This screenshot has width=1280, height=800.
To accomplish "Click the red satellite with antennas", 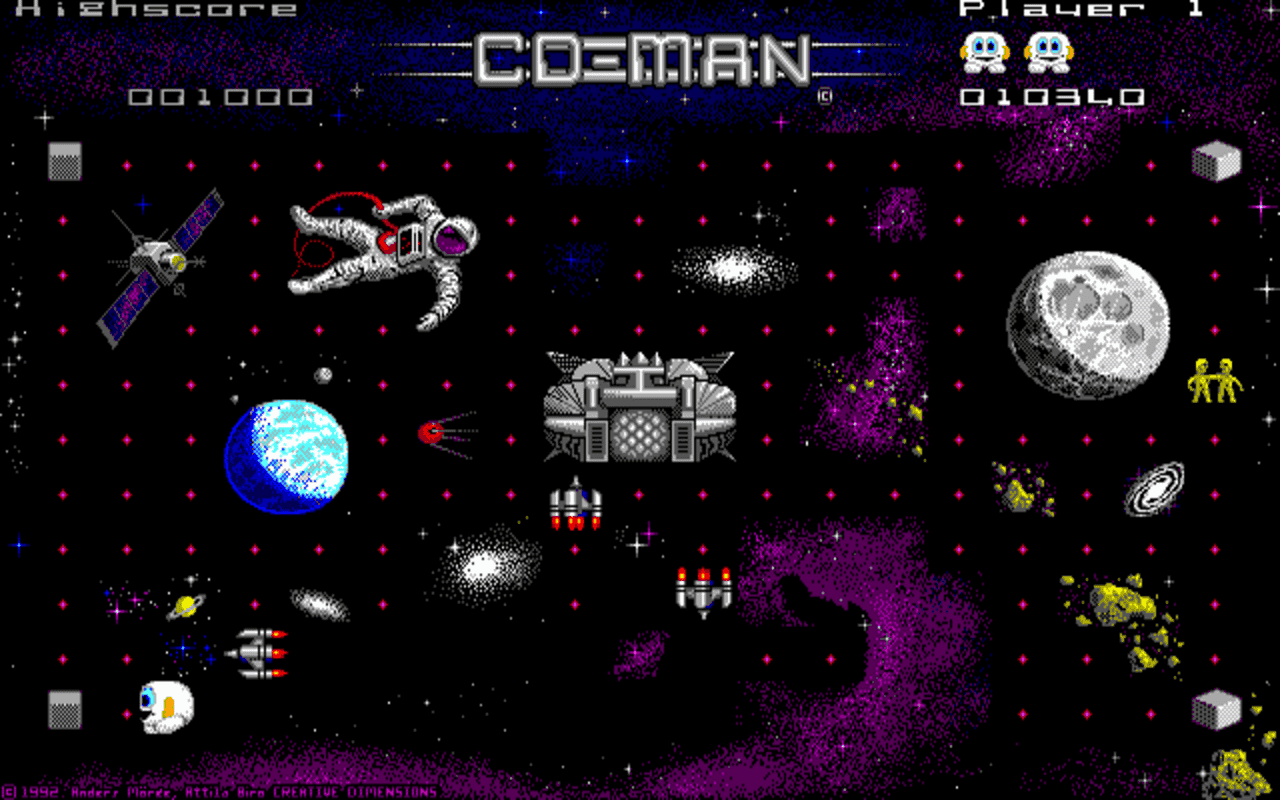I will pyautogui.click(x=432, y=432).
